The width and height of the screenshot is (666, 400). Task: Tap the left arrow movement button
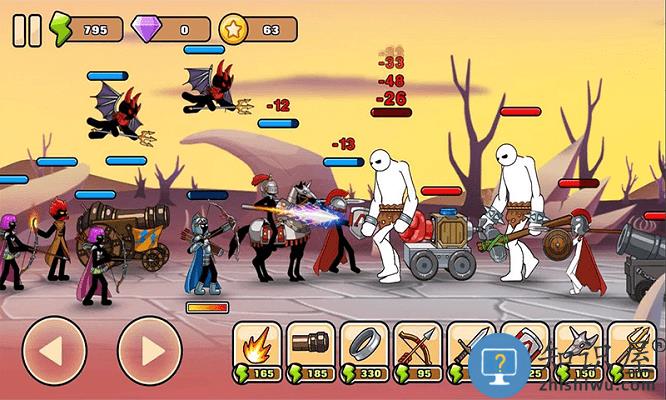[53, 350]
